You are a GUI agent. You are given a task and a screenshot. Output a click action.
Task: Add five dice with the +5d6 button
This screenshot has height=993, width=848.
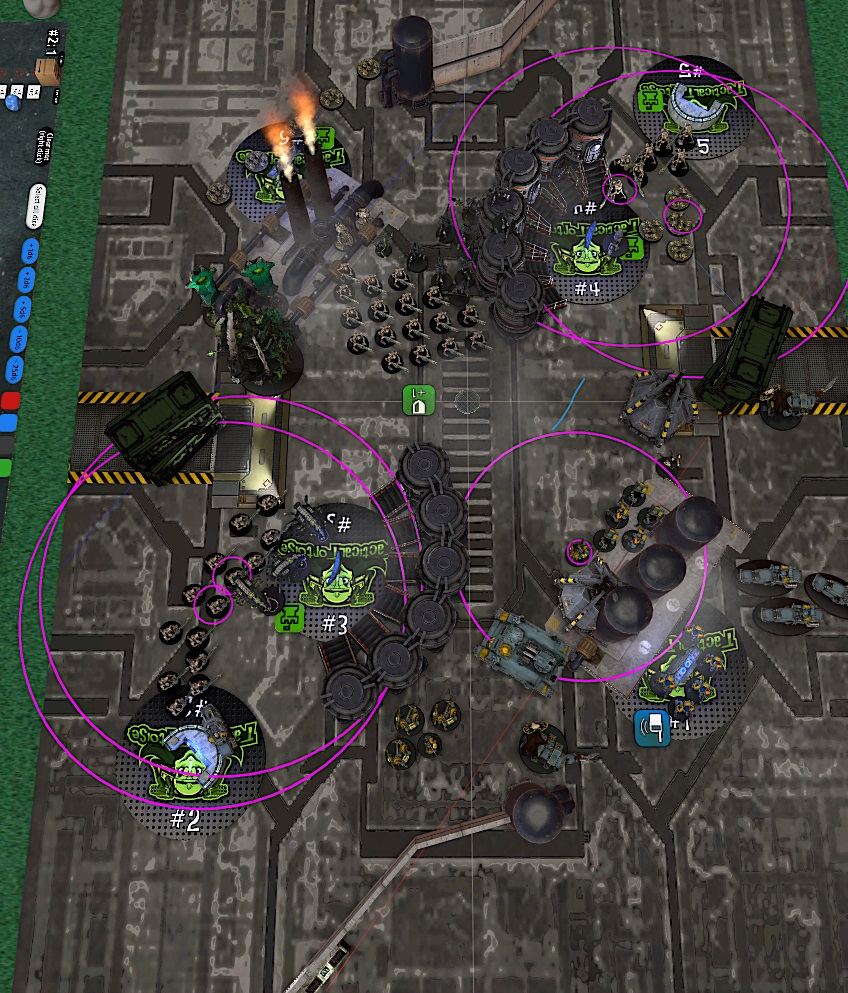[24, 310]
